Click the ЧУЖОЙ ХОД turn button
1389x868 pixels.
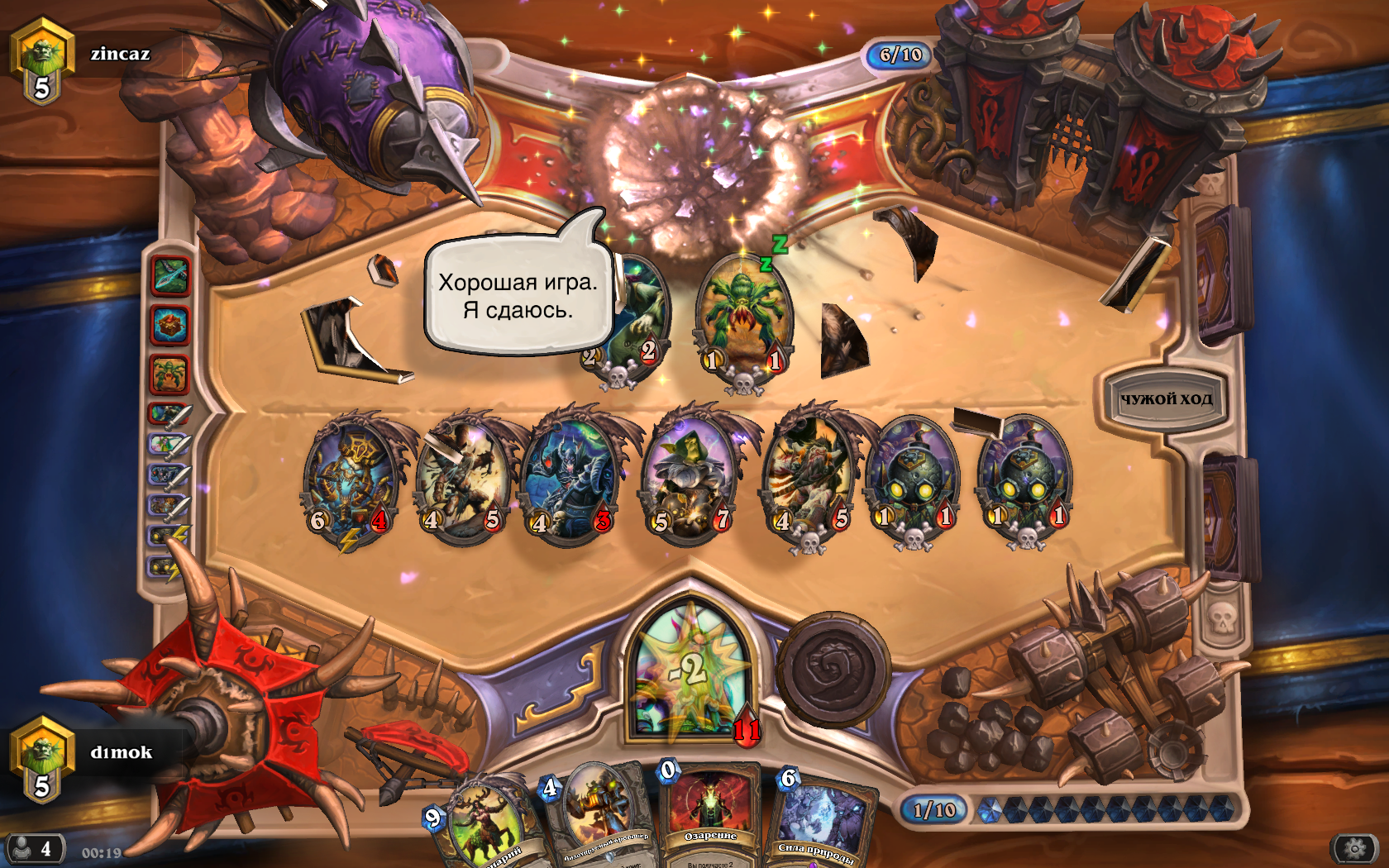pos(1166,399)
